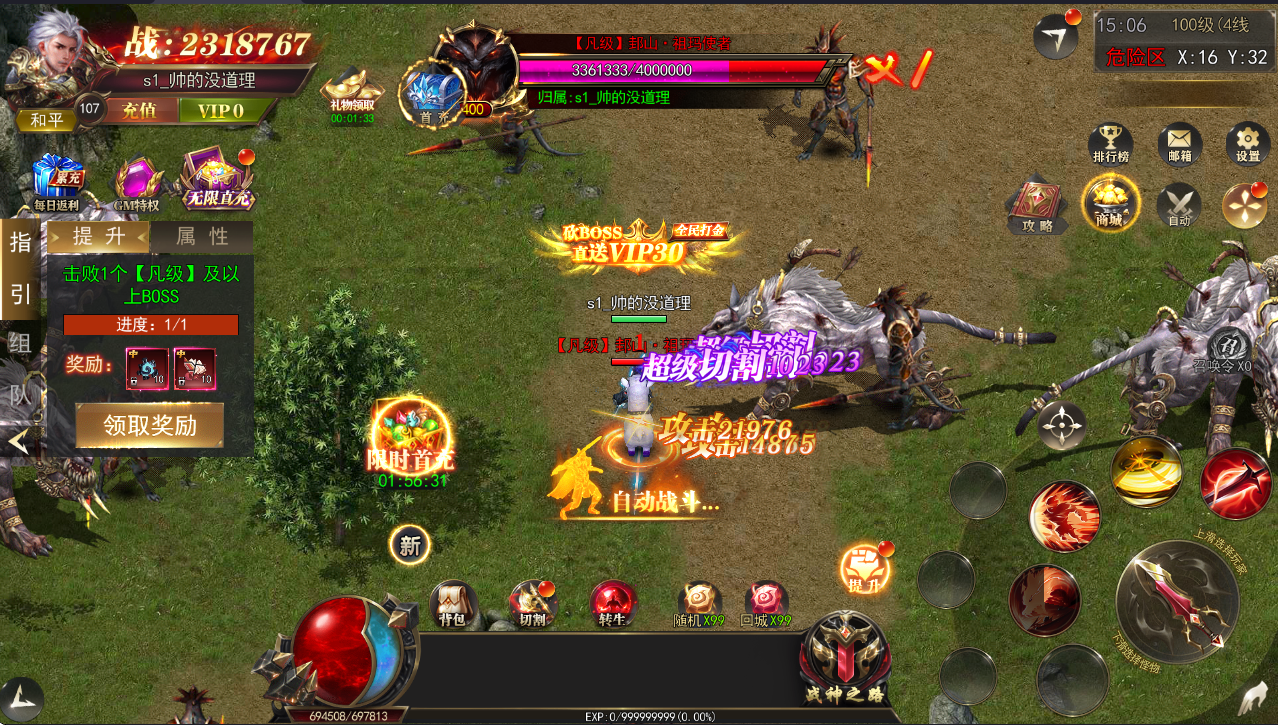Open the 商城 shop

tap(1108, 203)
